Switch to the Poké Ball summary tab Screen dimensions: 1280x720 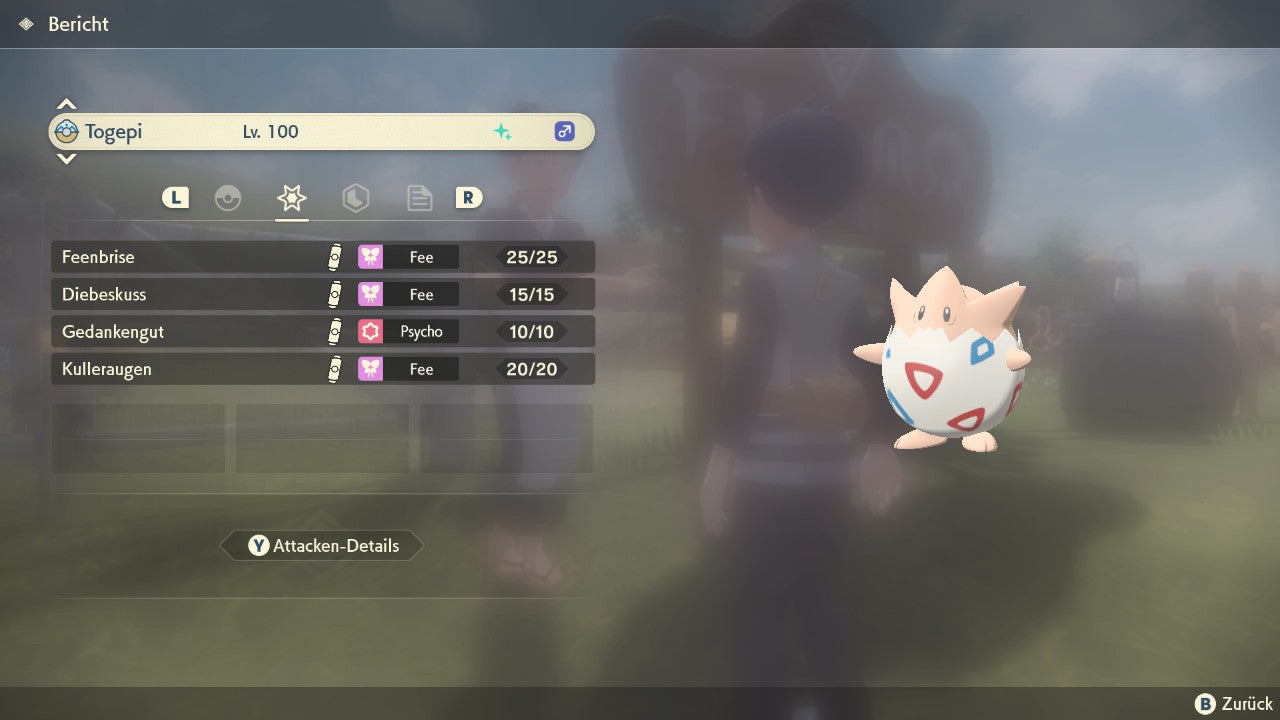click(x=228, y=198)
